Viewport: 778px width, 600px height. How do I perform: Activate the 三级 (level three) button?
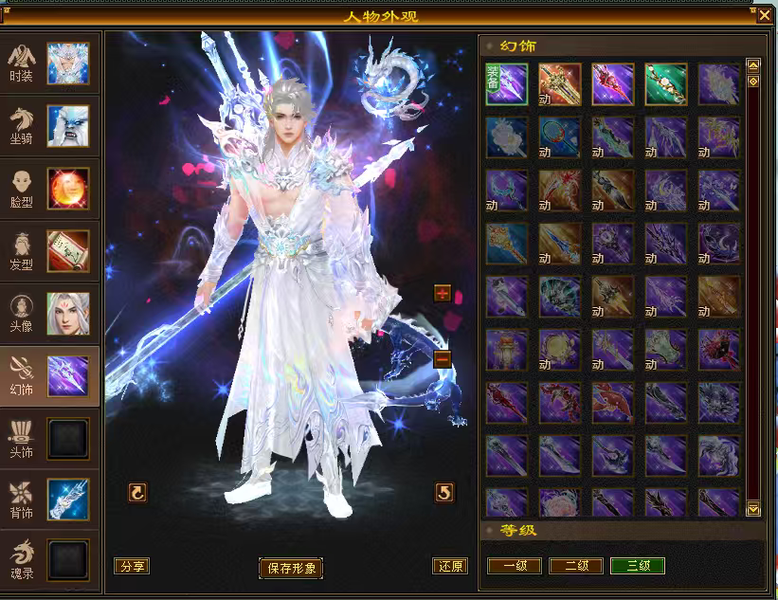637,566
